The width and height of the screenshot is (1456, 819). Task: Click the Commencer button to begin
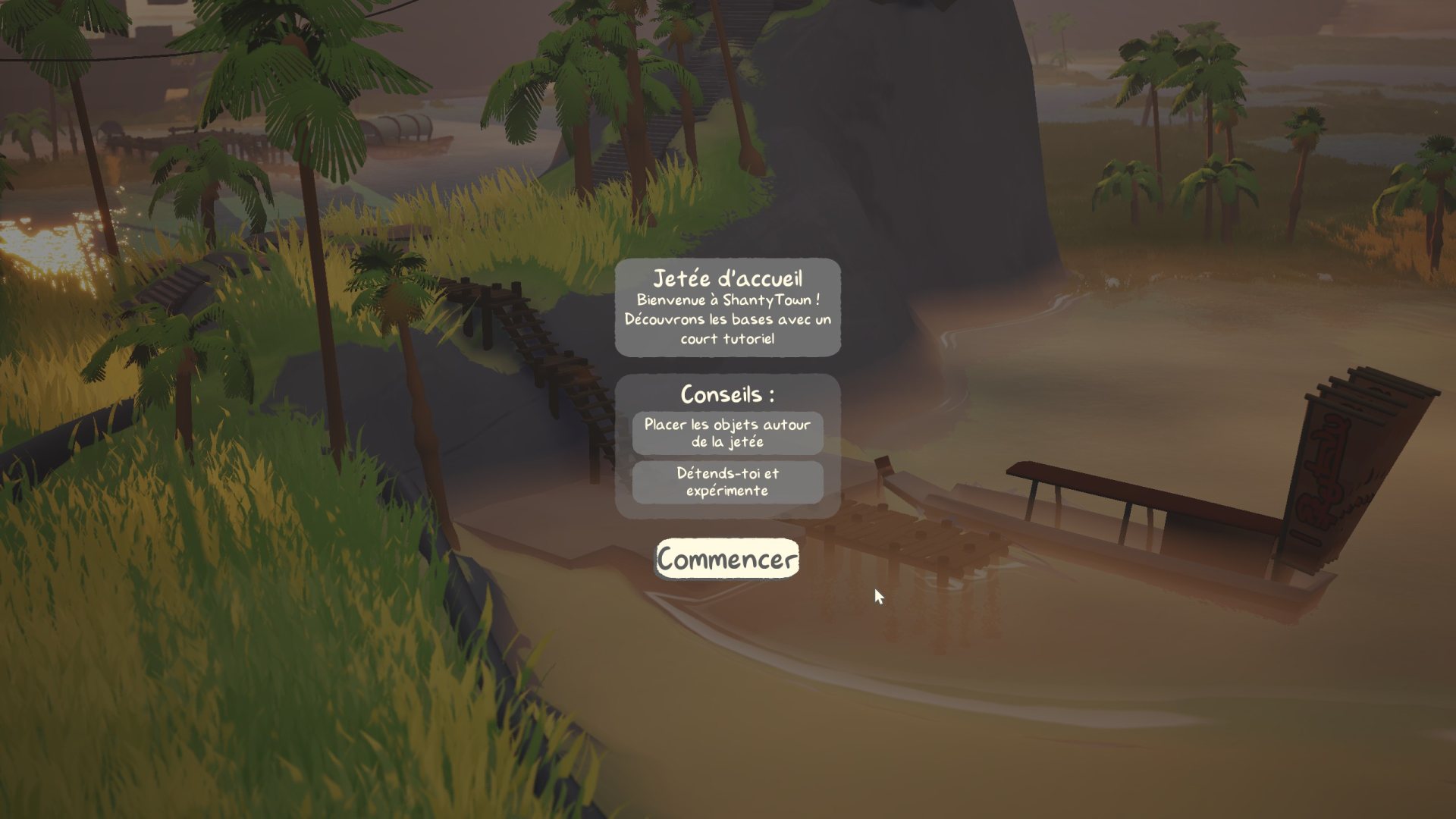726,559
